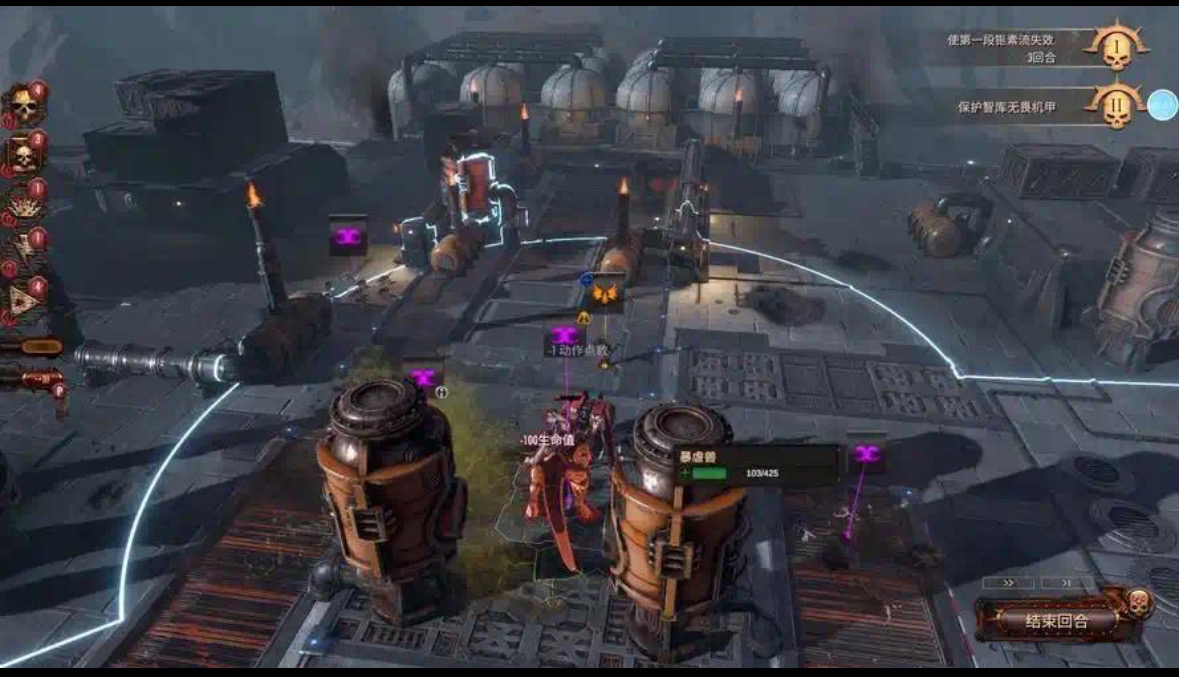This screenshot has width=1179, height=677.
Task: Activate the triangle arrow icon on the left
Action: pos(22,299)
